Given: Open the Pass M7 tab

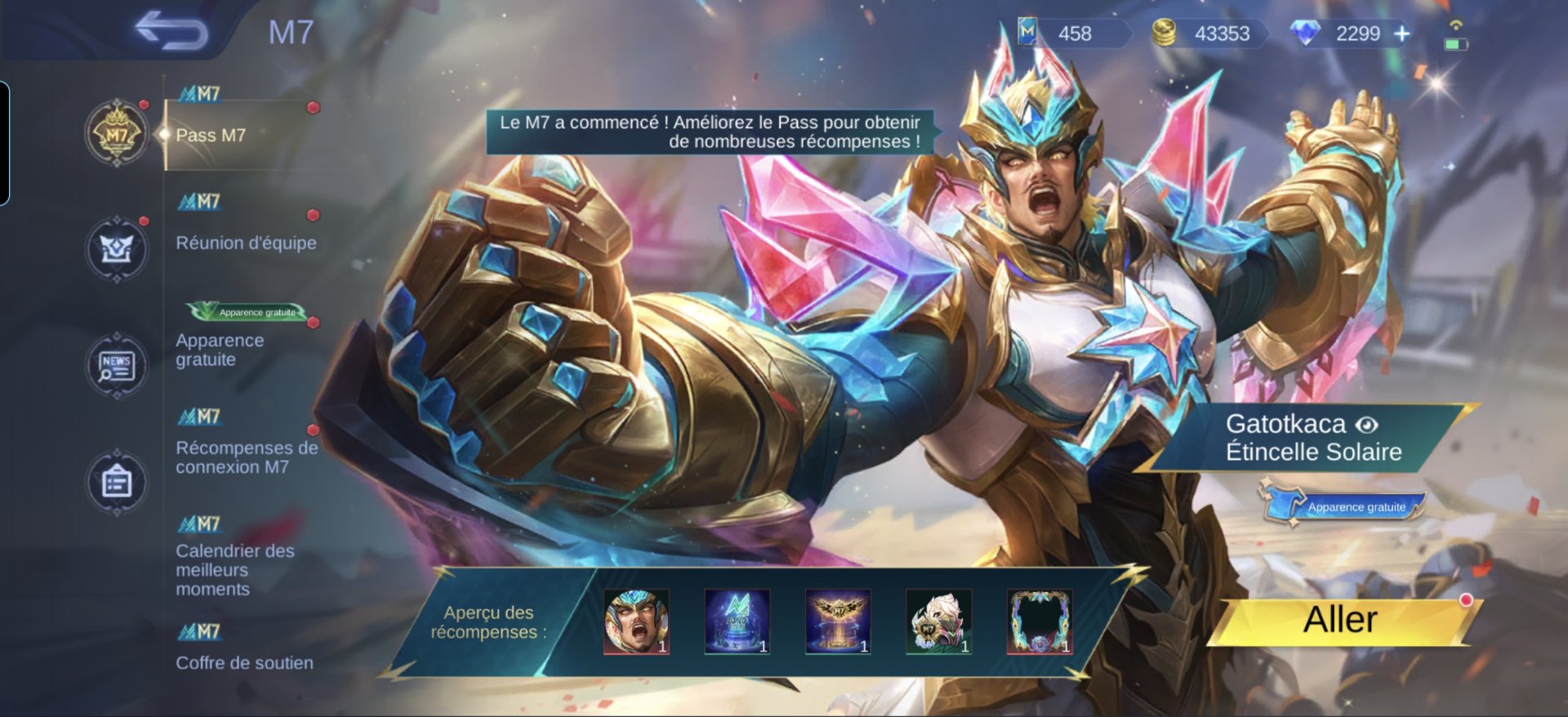Looking at the screenshot, I should pyautogui.click(x=211, y=136).
